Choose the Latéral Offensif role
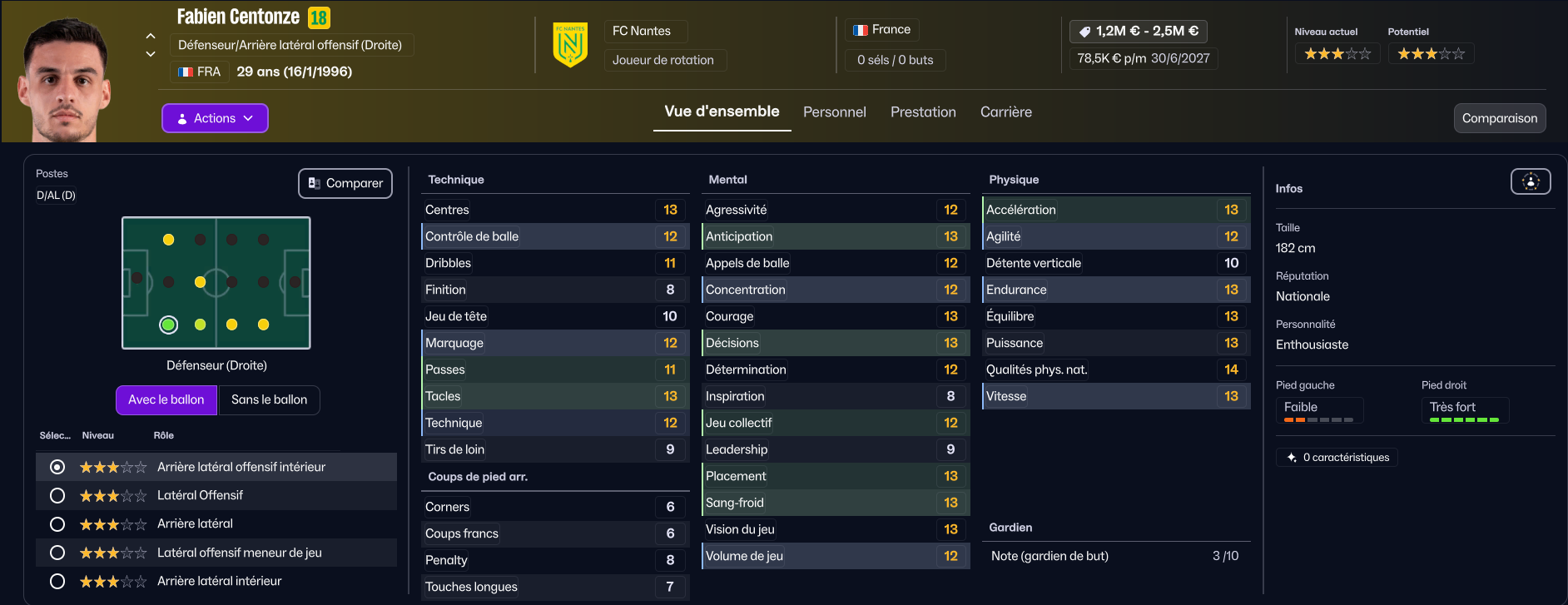1568x605 pixels. (x=57, y=496)
